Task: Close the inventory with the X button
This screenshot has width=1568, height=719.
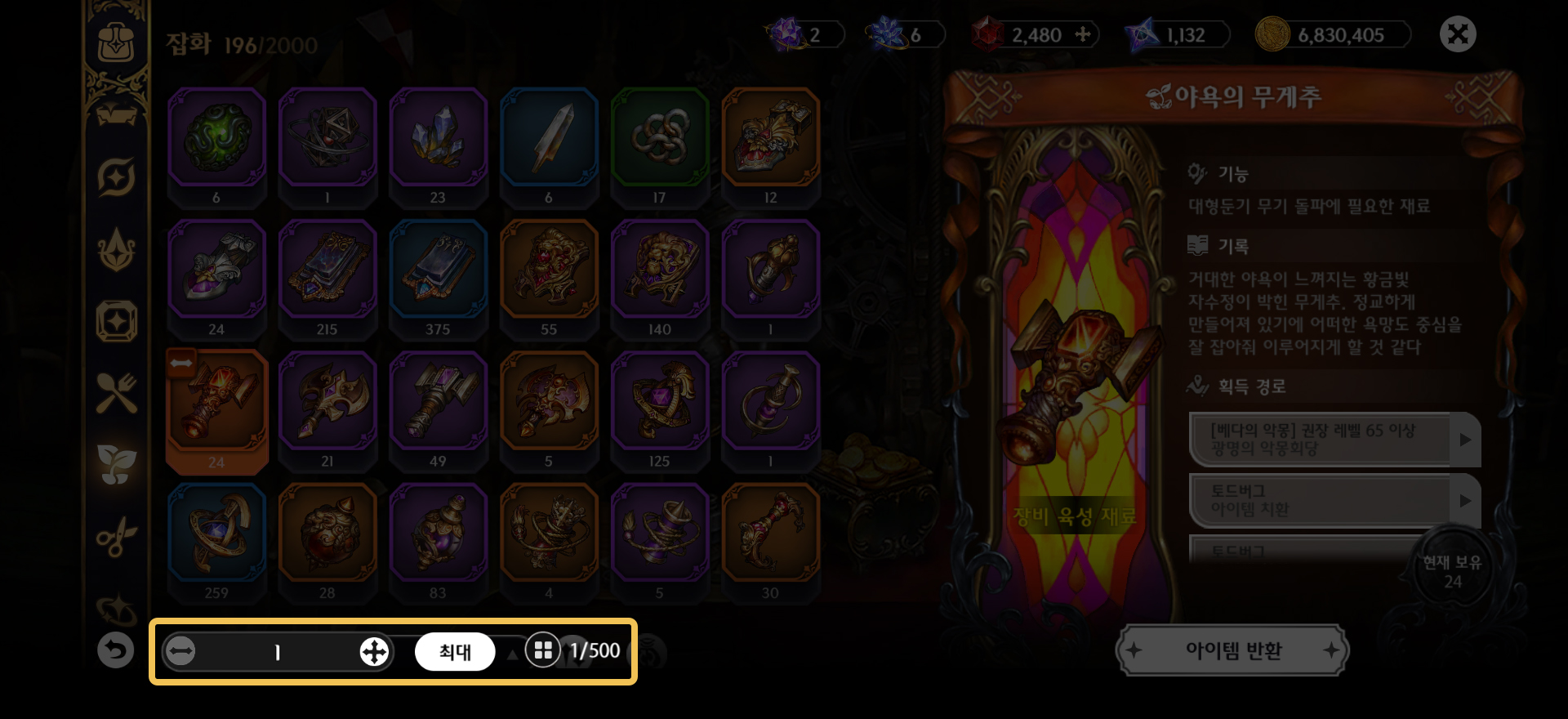Action: pos(1458,34)
